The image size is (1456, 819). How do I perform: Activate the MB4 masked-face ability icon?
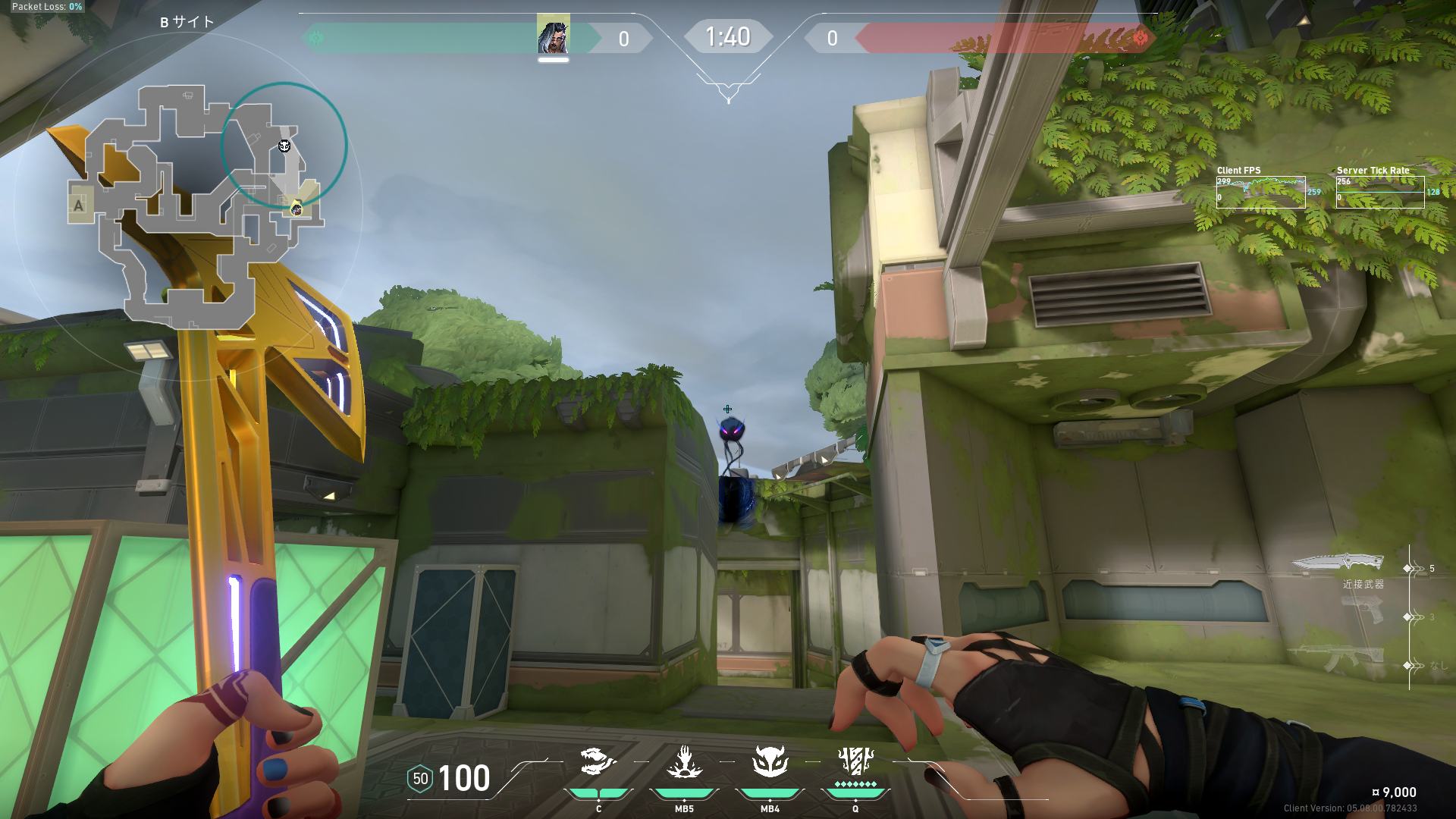(x=770, y=761)
